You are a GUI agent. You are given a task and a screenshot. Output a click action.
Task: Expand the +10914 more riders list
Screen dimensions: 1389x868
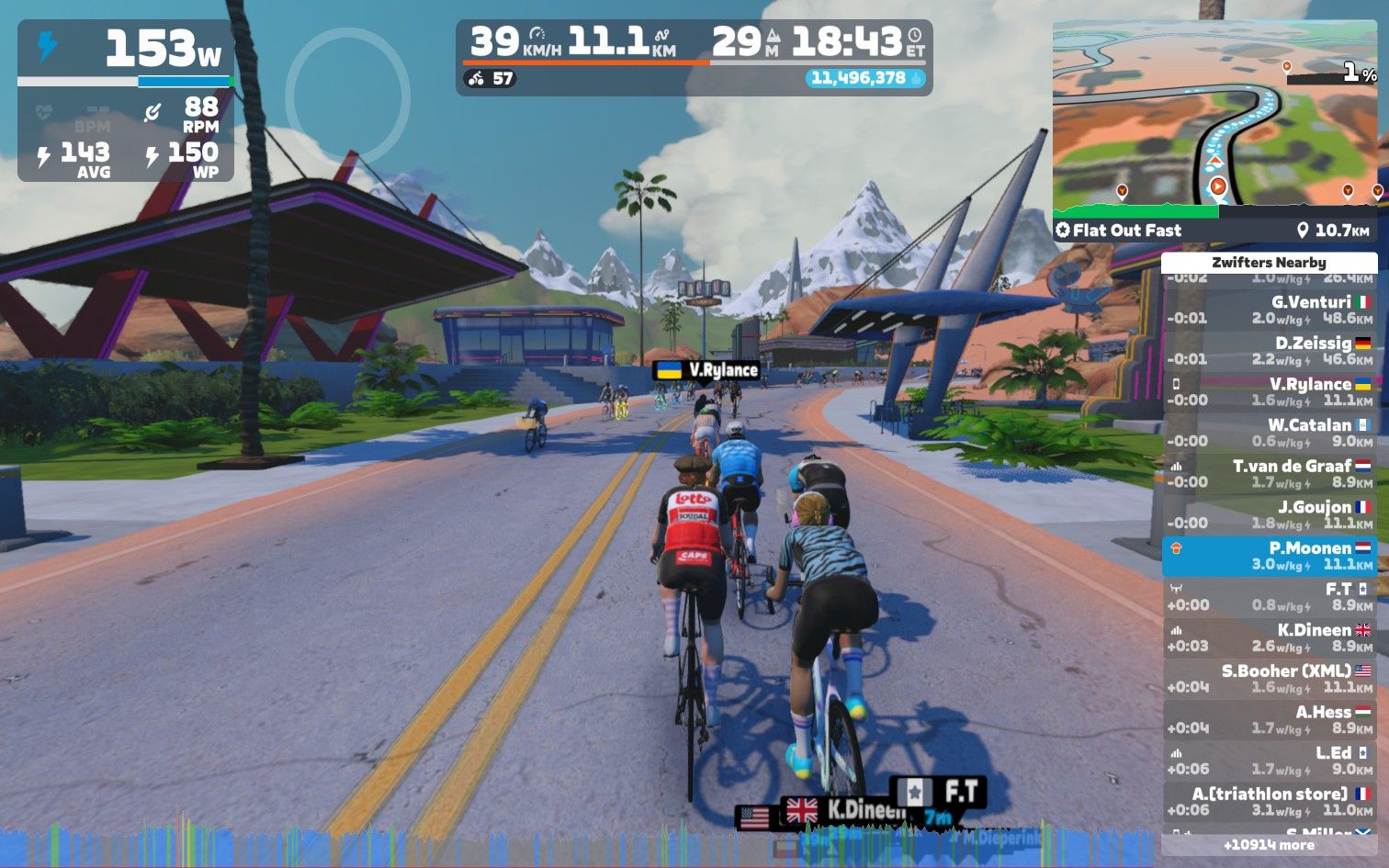(1269, 845)
